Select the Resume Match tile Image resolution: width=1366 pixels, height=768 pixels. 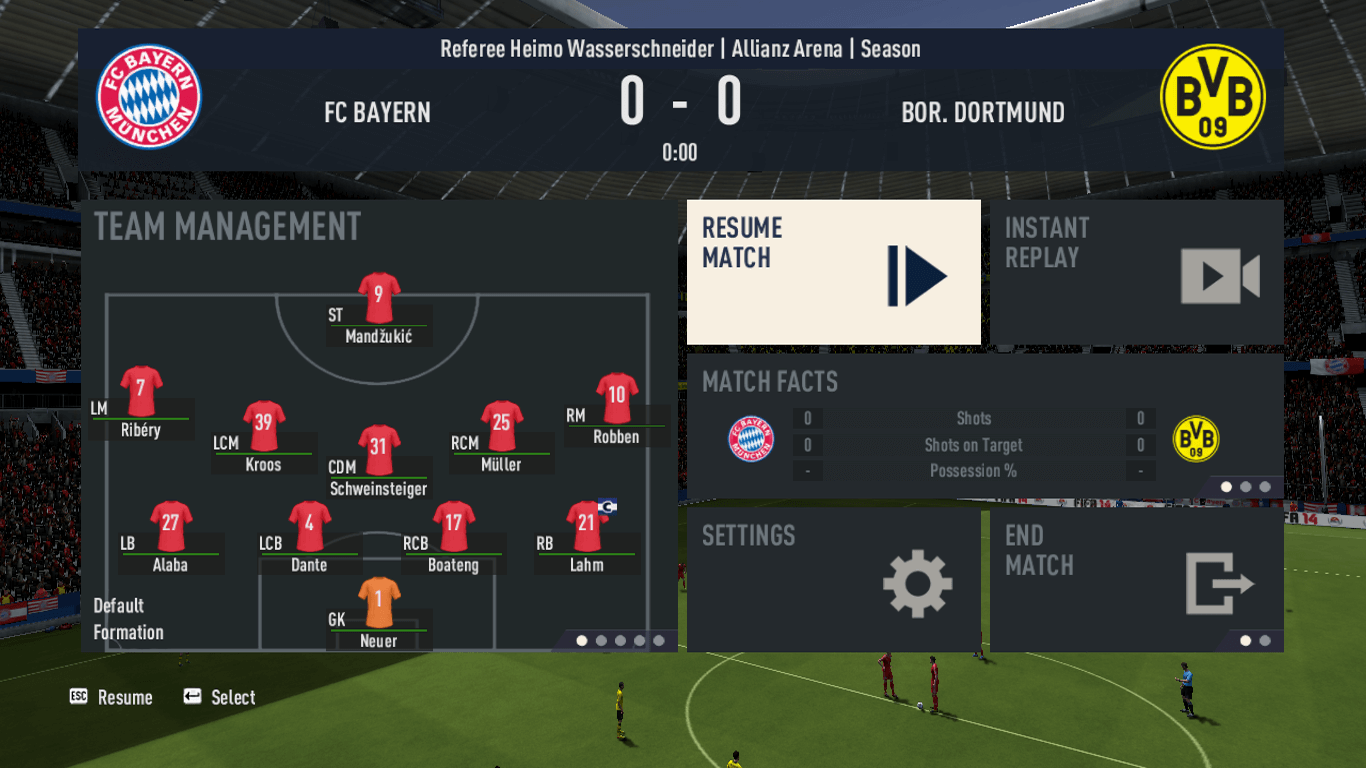(x=833, y=272)
